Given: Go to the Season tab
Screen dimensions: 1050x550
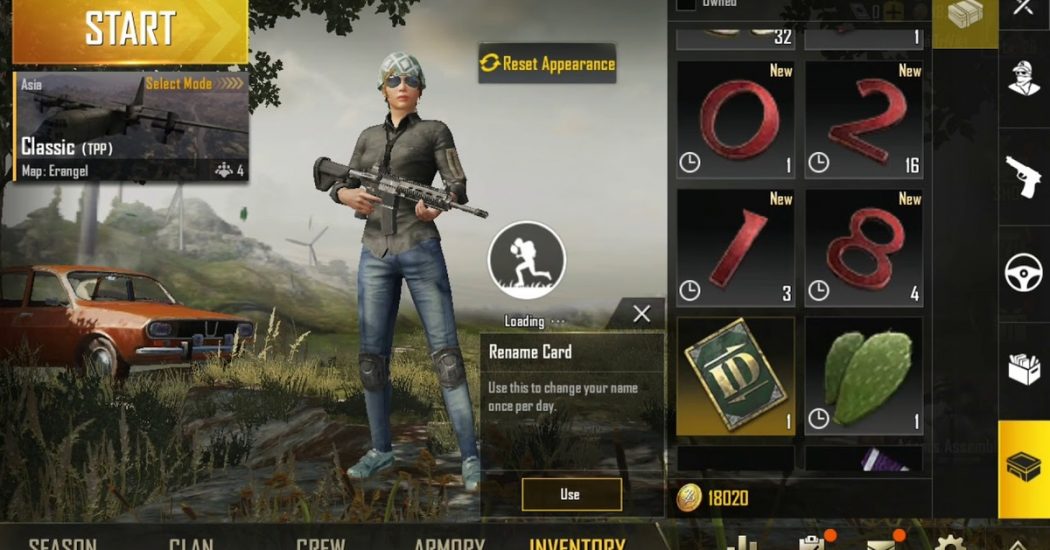Looking at the screenshot, I should 62,543.
